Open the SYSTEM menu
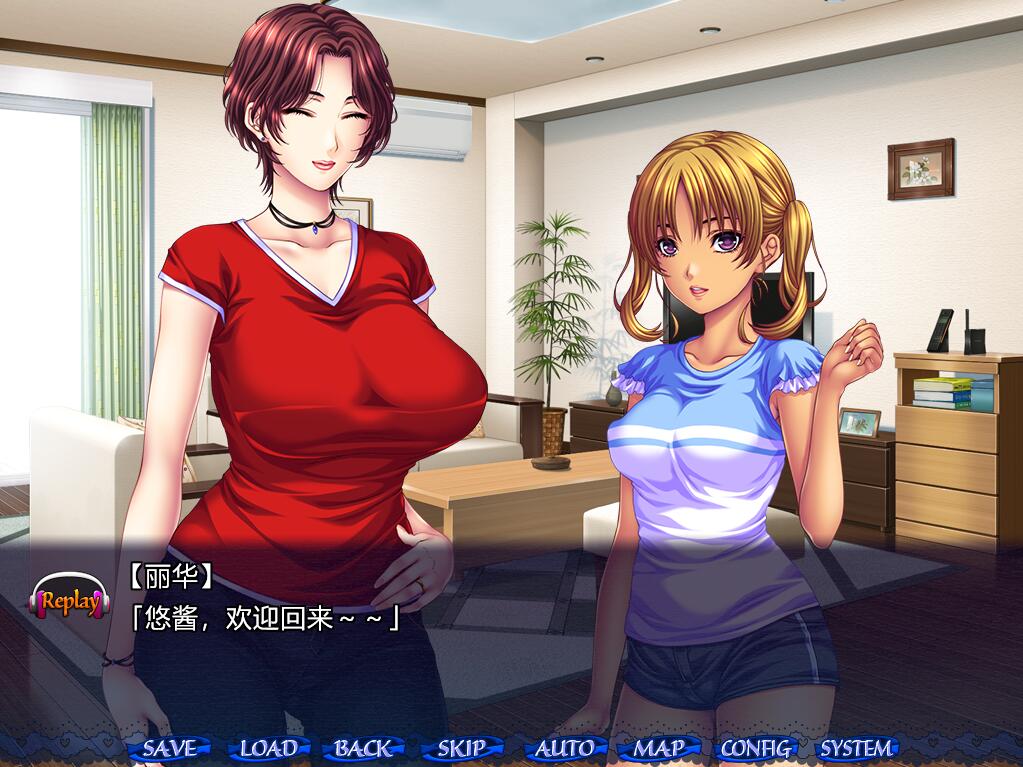The height and width of the screenshot is (767, 1023). pos(856,747)
